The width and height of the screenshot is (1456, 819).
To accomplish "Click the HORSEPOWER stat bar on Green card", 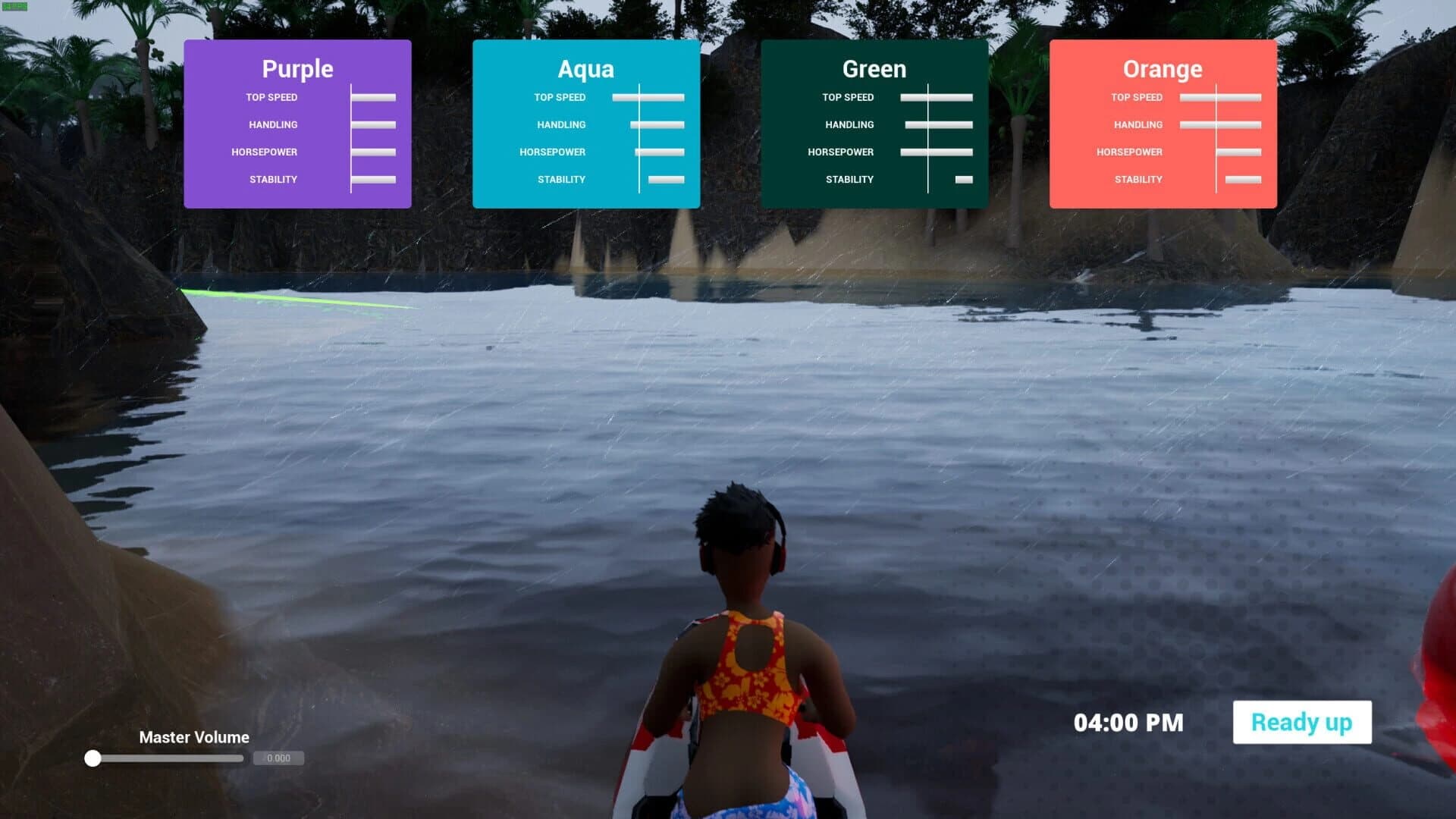I will (x=936, y=152).
